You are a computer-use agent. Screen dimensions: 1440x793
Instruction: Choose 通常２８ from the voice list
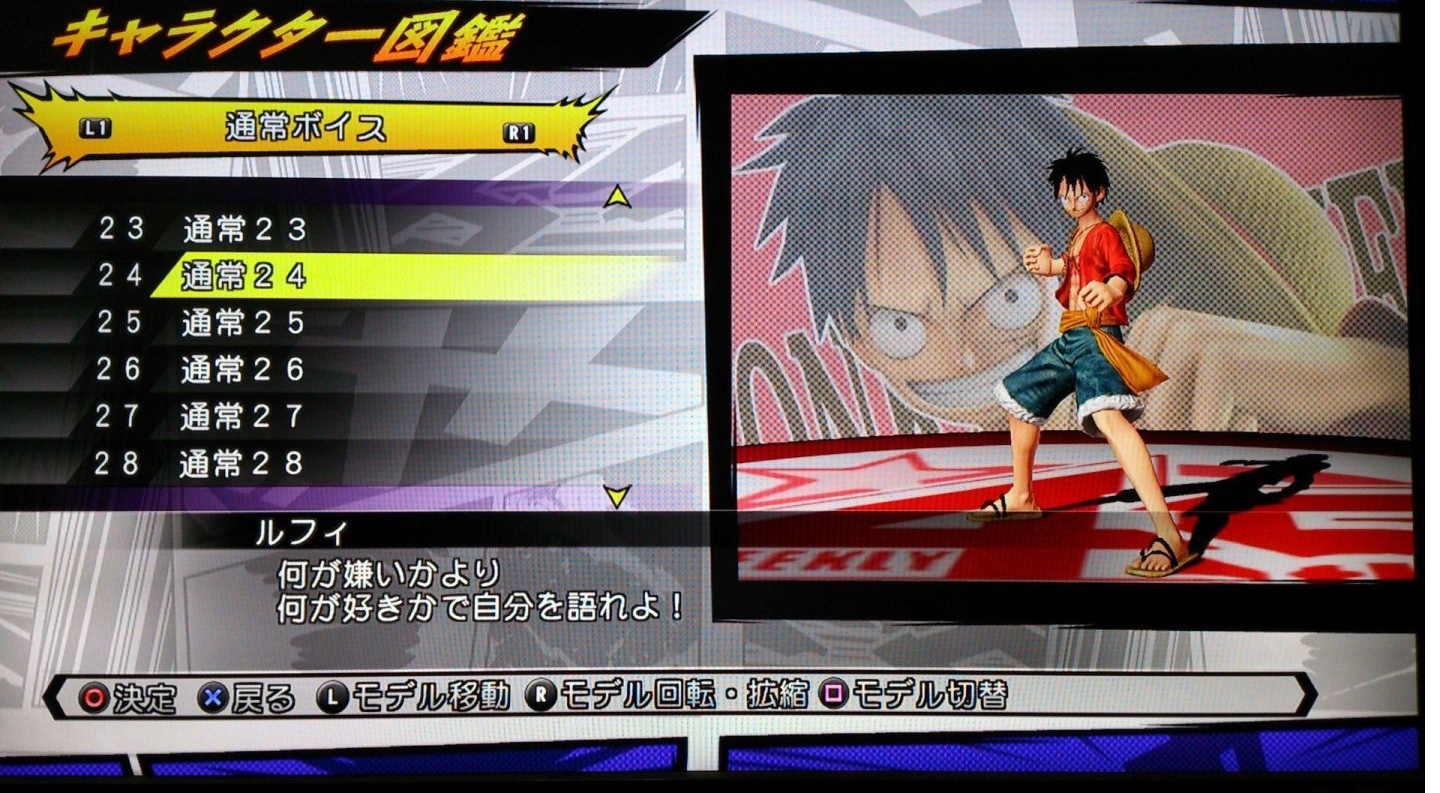point(244,463)
